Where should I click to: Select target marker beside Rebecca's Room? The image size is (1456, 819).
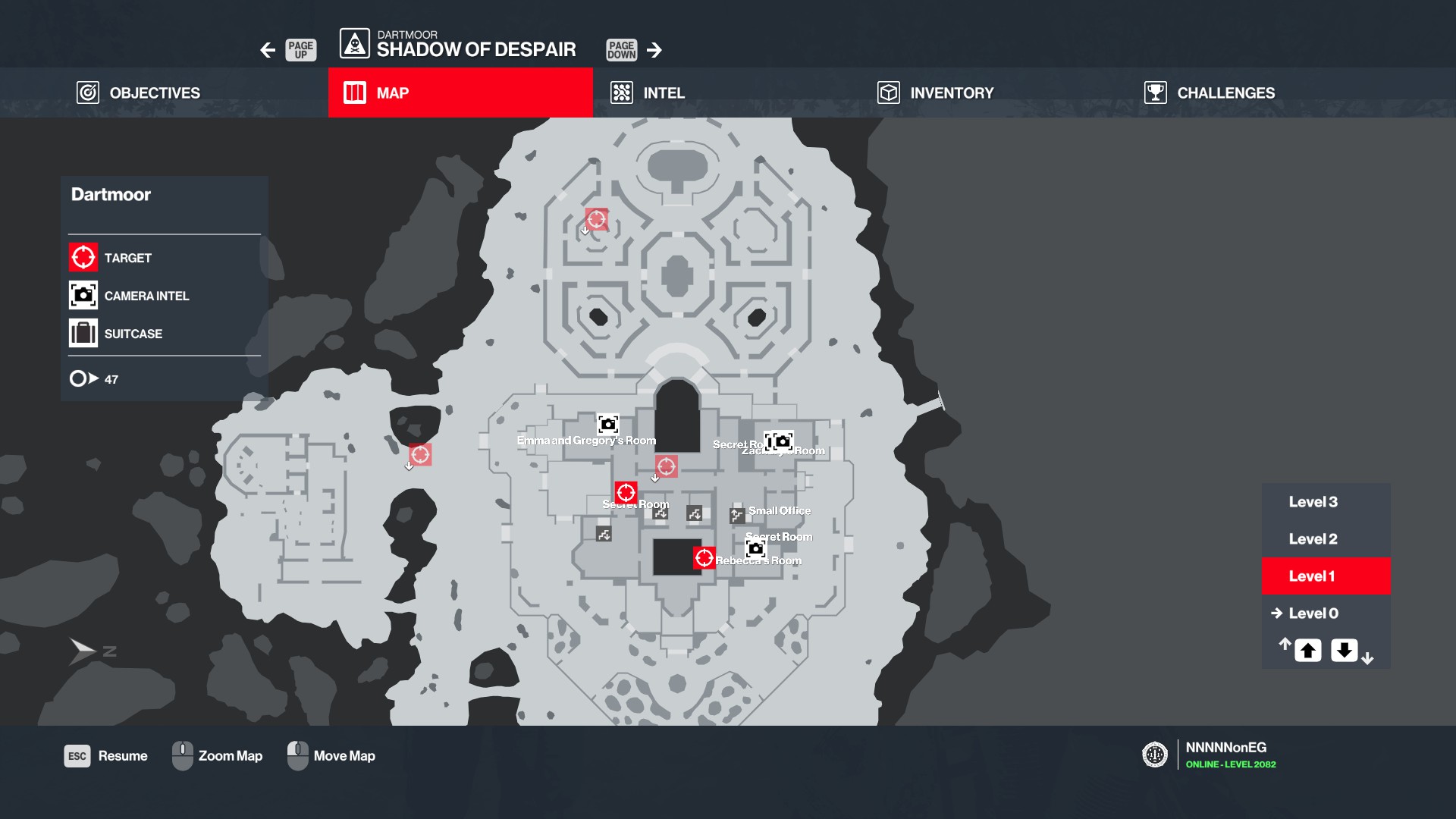(704, 558)
